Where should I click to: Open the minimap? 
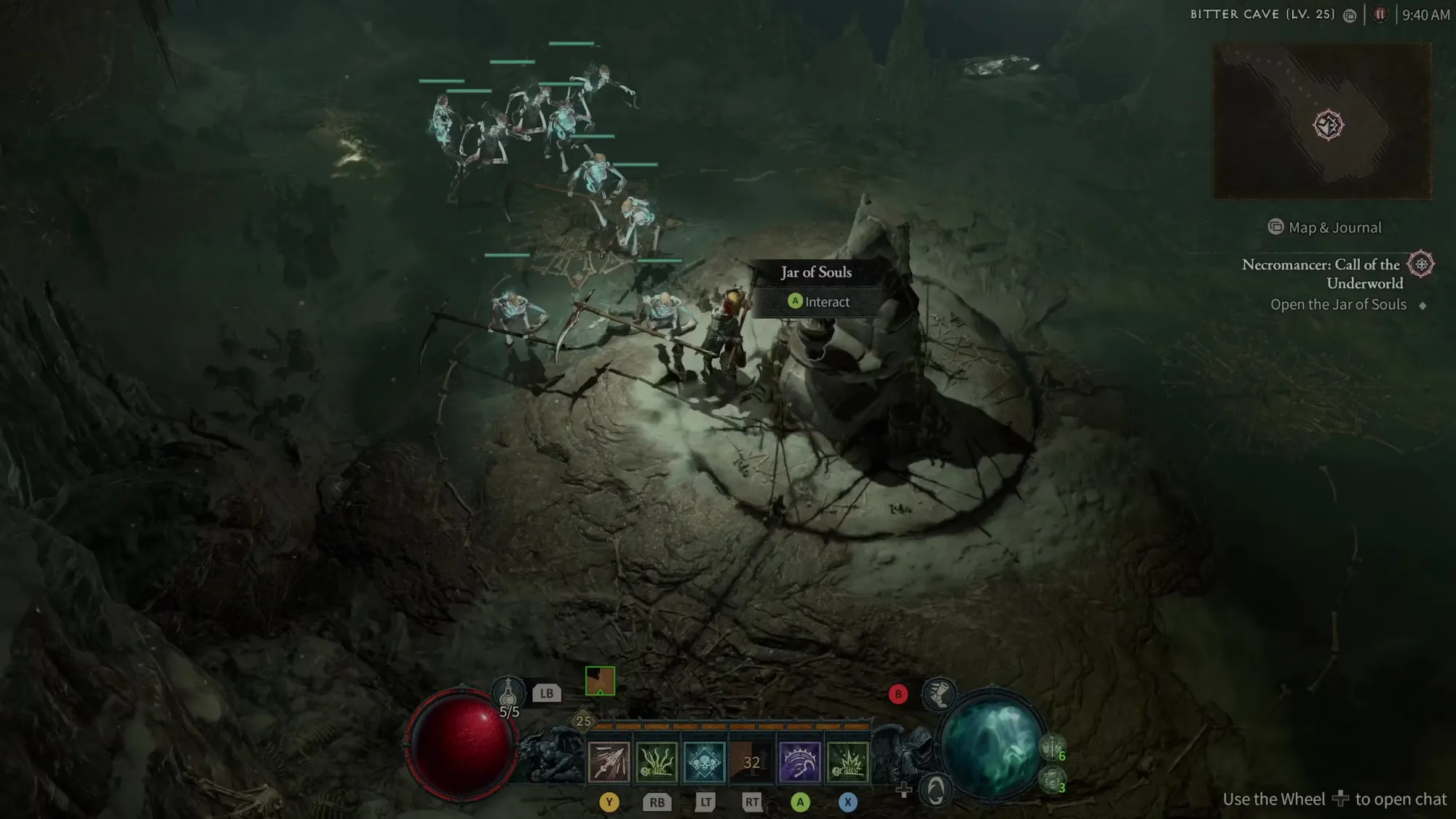click(x=1322, y=121)
